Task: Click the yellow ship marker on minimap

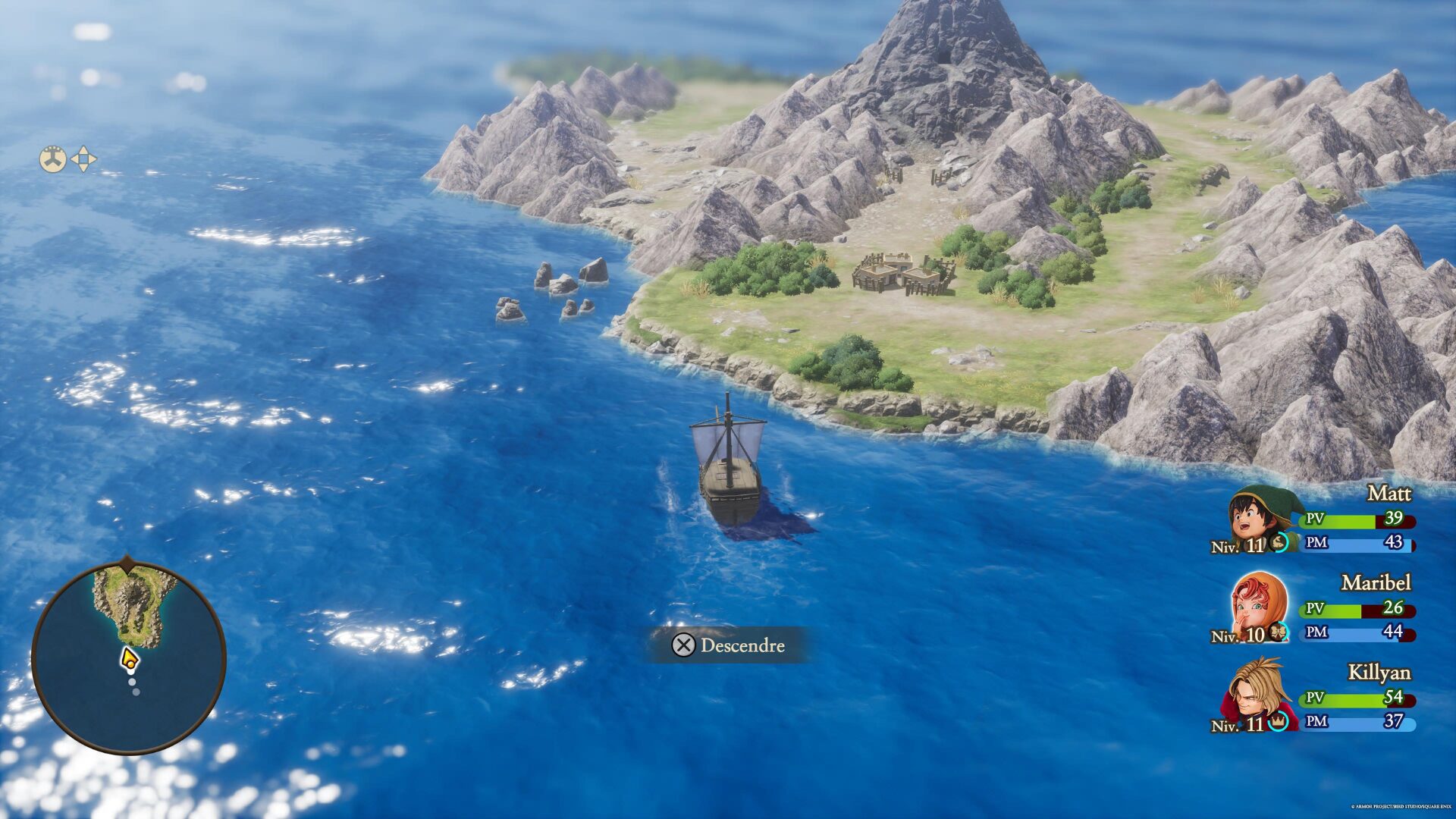Action: (x=130, y=660)
